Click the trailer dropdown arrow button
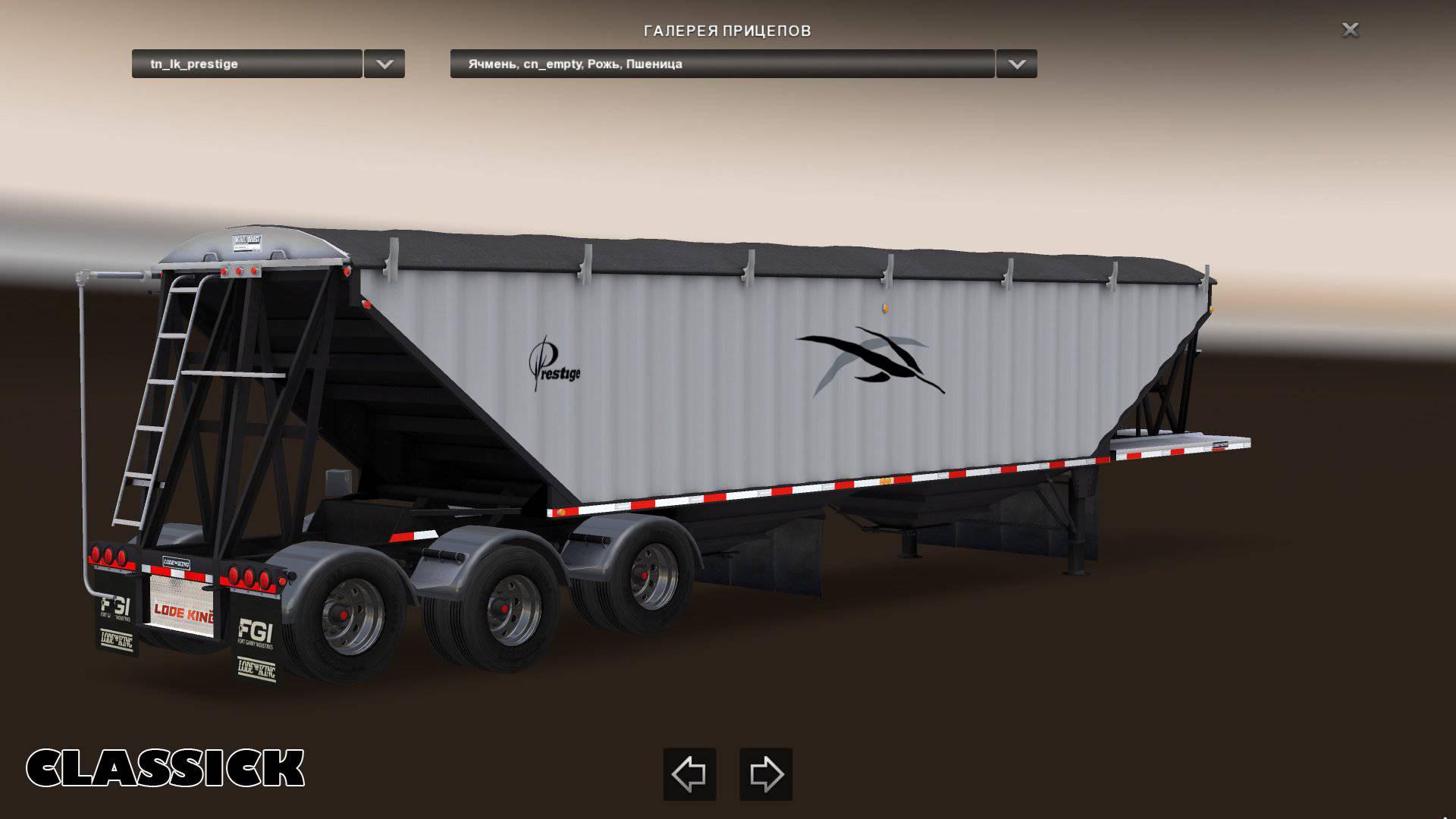The width and height of the screenshot is (1456, 819). [384, 64]
